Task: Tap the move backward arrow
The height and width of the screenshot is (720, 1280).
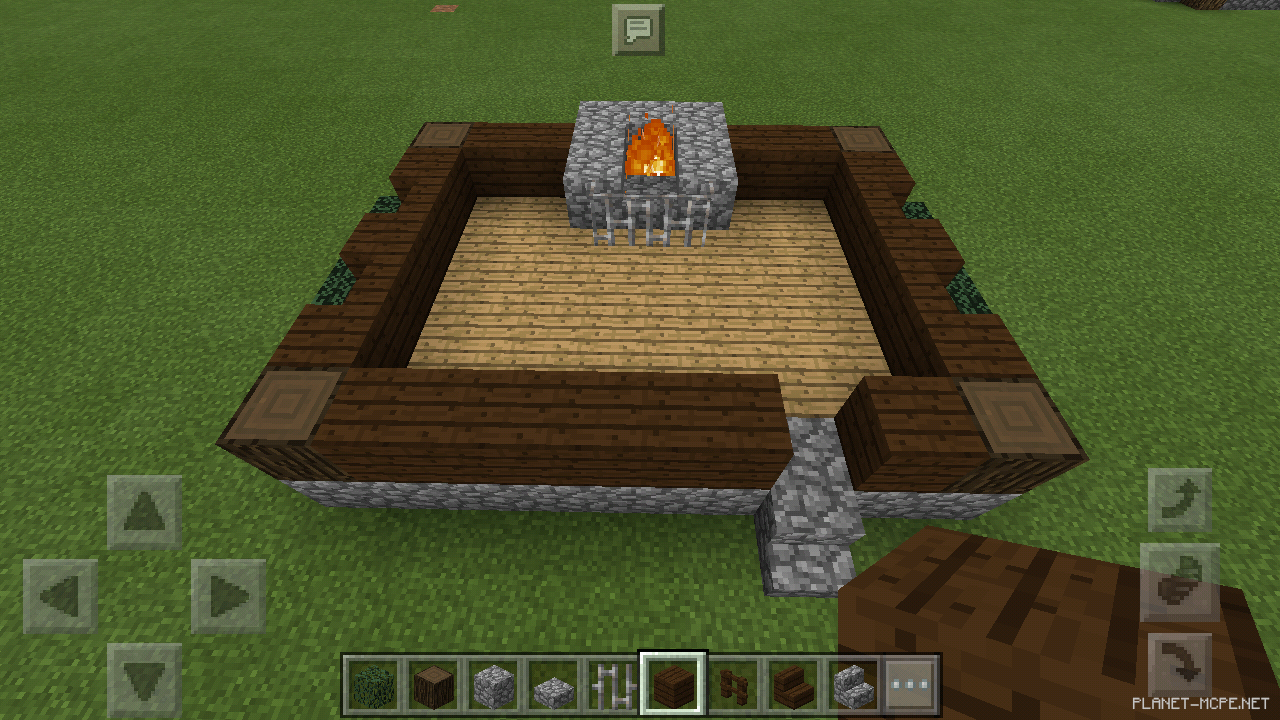Action: click(145, 680)
